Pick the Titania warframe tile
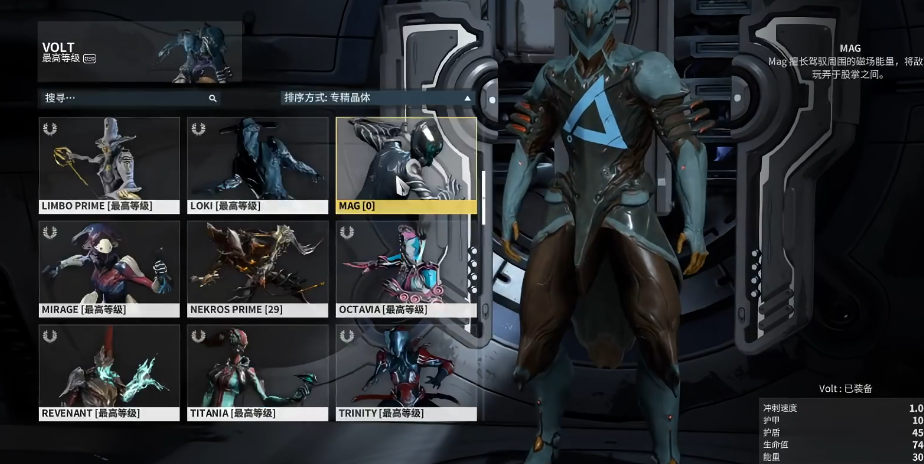The height and width of the screenshot is (464, 924). [x=258, y=372]
